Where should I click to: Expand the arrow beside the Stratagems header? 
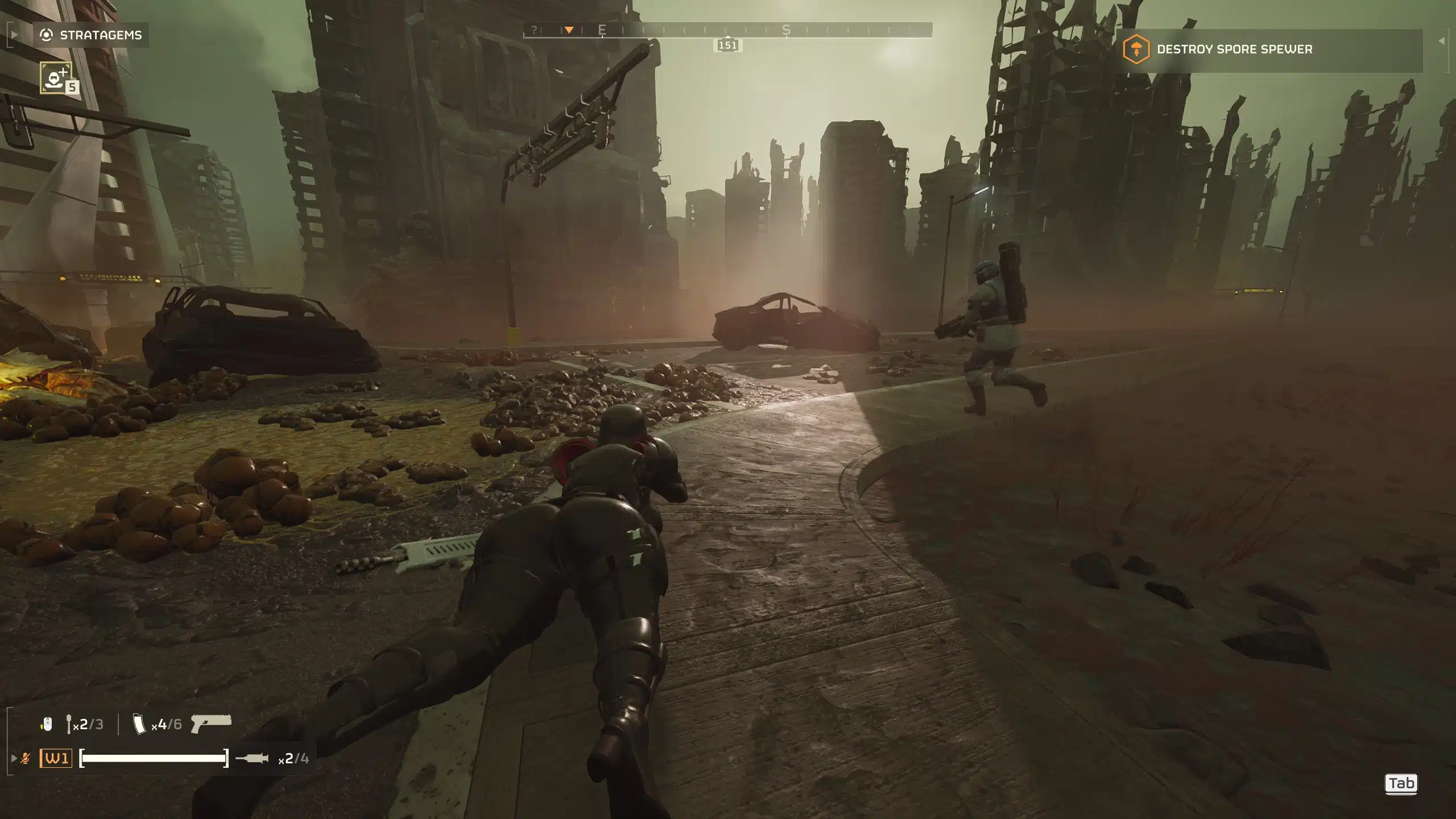tap(14, 35)
